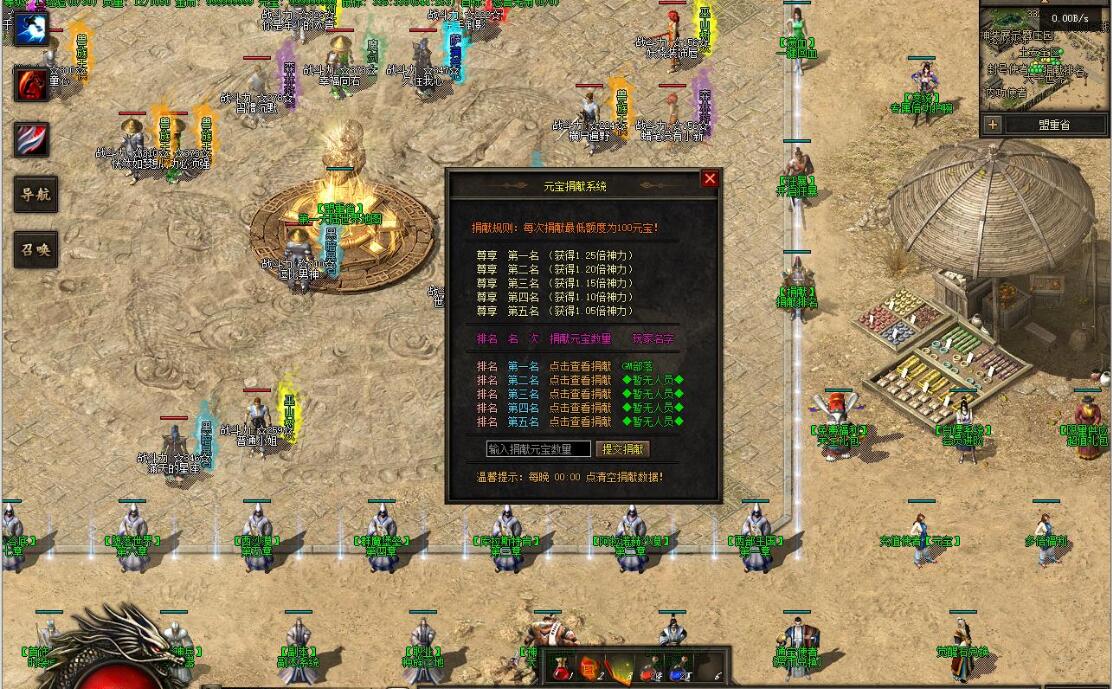Use the red potion in hotbar slot 1
Image resolution: width=1112 pixels, height=689 pixels.
click(x=563, y=668)
